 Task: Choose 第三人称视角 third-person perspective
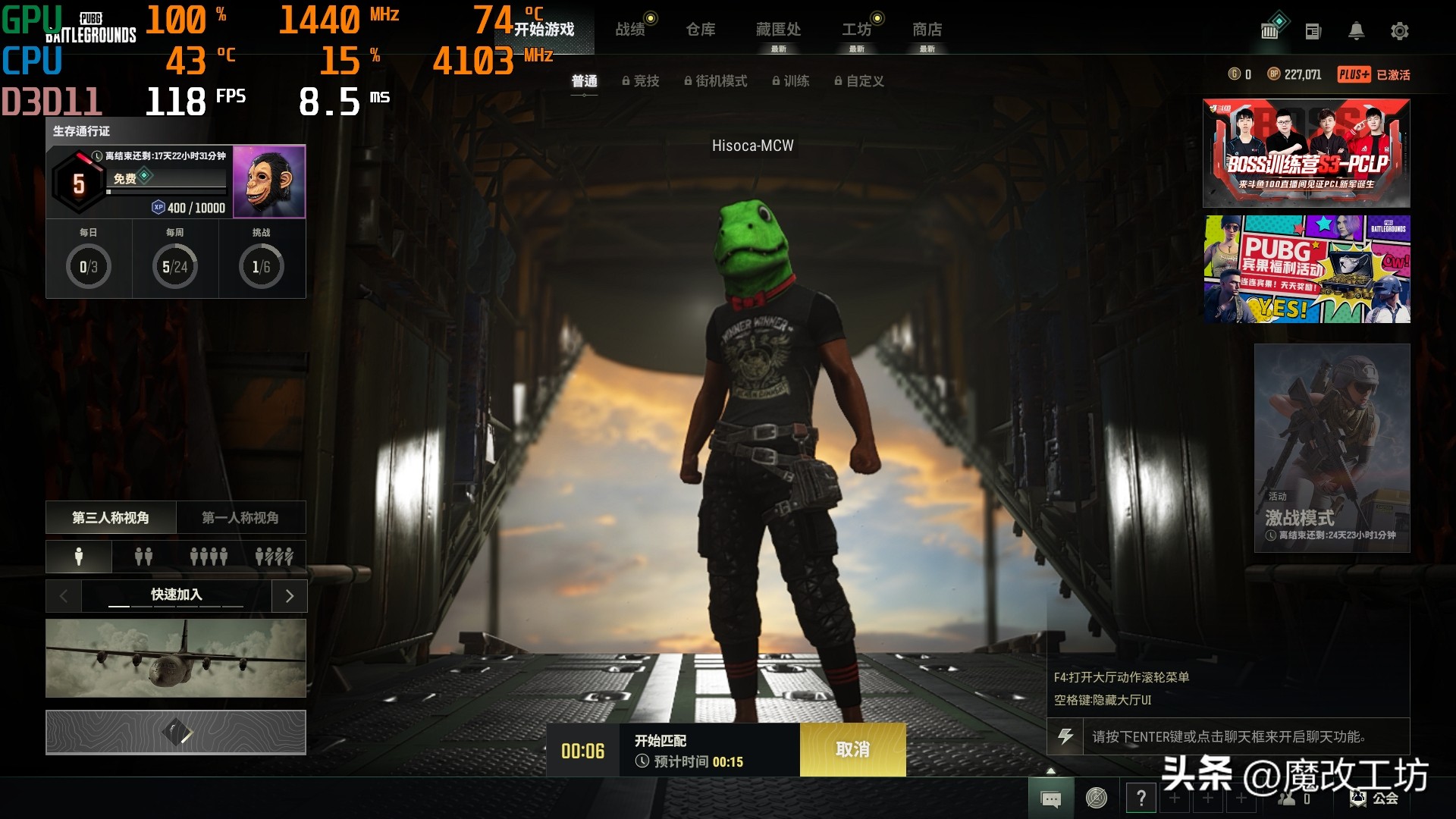click(x=111, y=518)
